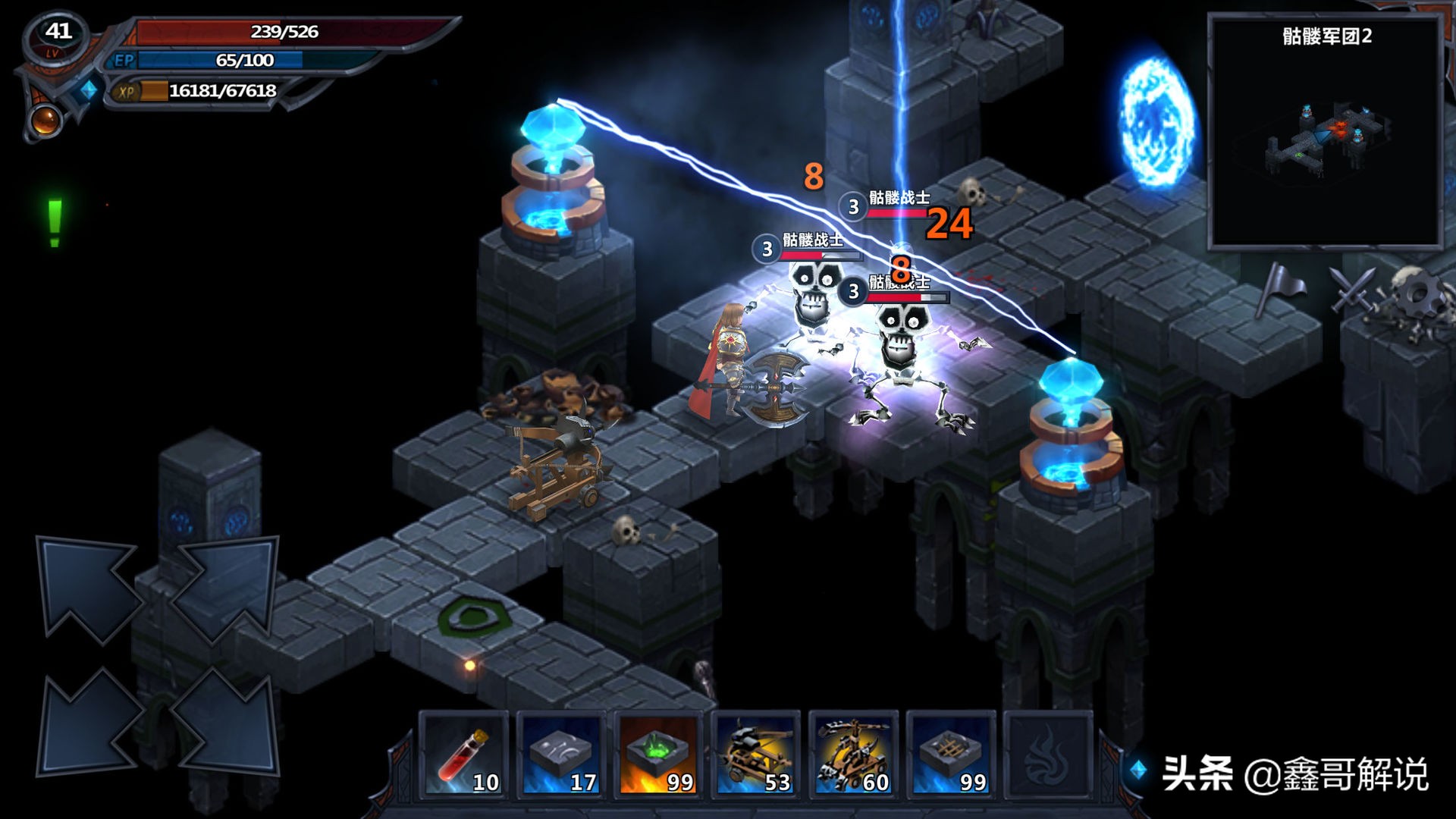Click the green exclamation quest alert
Image resolution: width=1456 pixels, height=819 pixels.
coord(55,223)
